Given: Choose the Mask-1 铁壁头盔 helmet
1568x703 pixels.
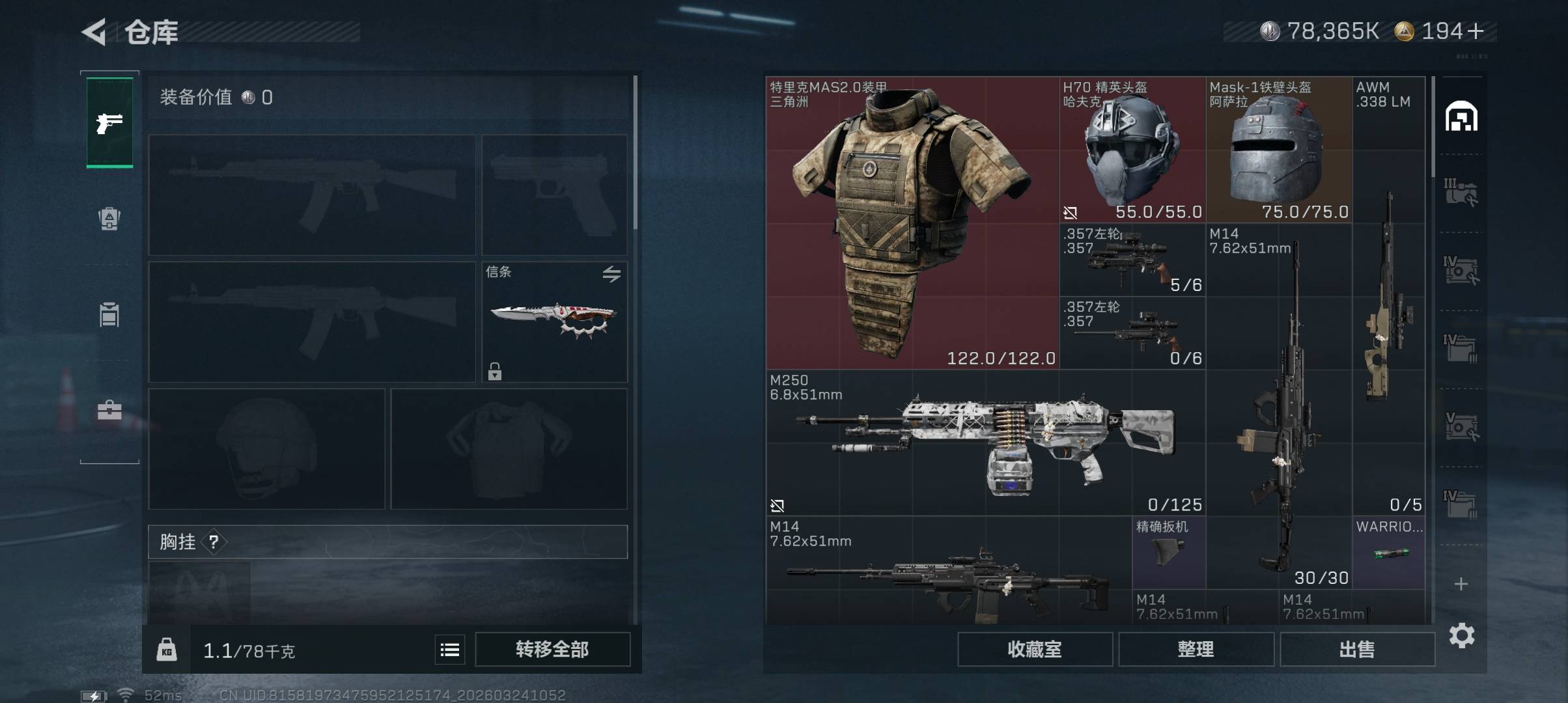Looking at the screenshot, I should click(1278, 150).
